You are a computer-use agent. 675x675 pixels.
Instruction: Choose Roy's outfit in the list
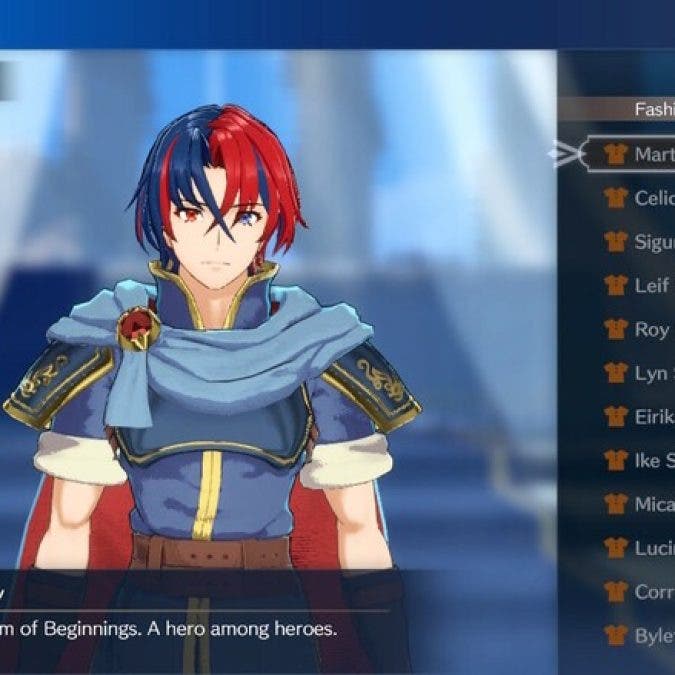coord(640,329)
